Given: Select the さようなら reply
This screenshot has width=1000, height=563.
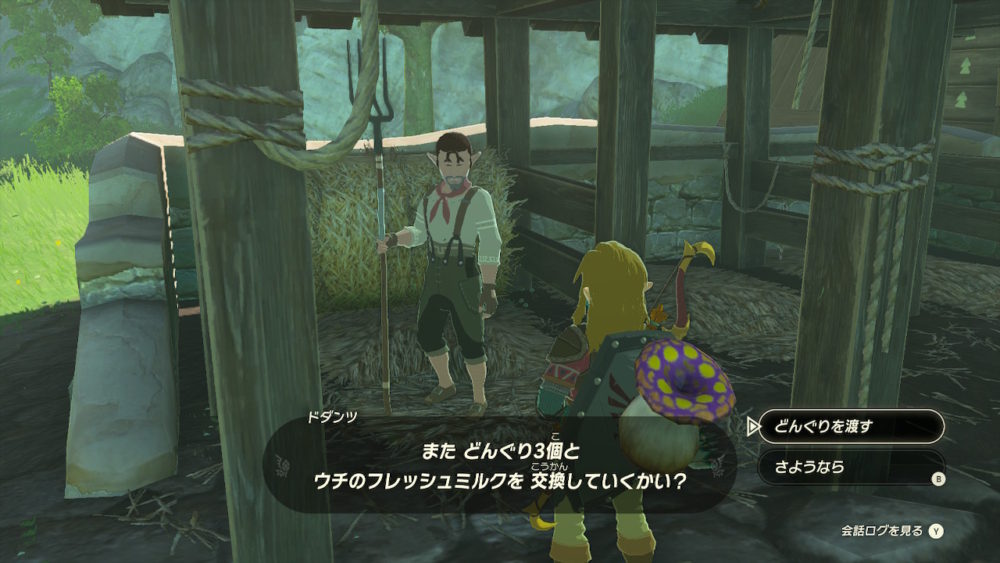Looking at the screenshot, I should pyautogui.click(x=850, y=467).
